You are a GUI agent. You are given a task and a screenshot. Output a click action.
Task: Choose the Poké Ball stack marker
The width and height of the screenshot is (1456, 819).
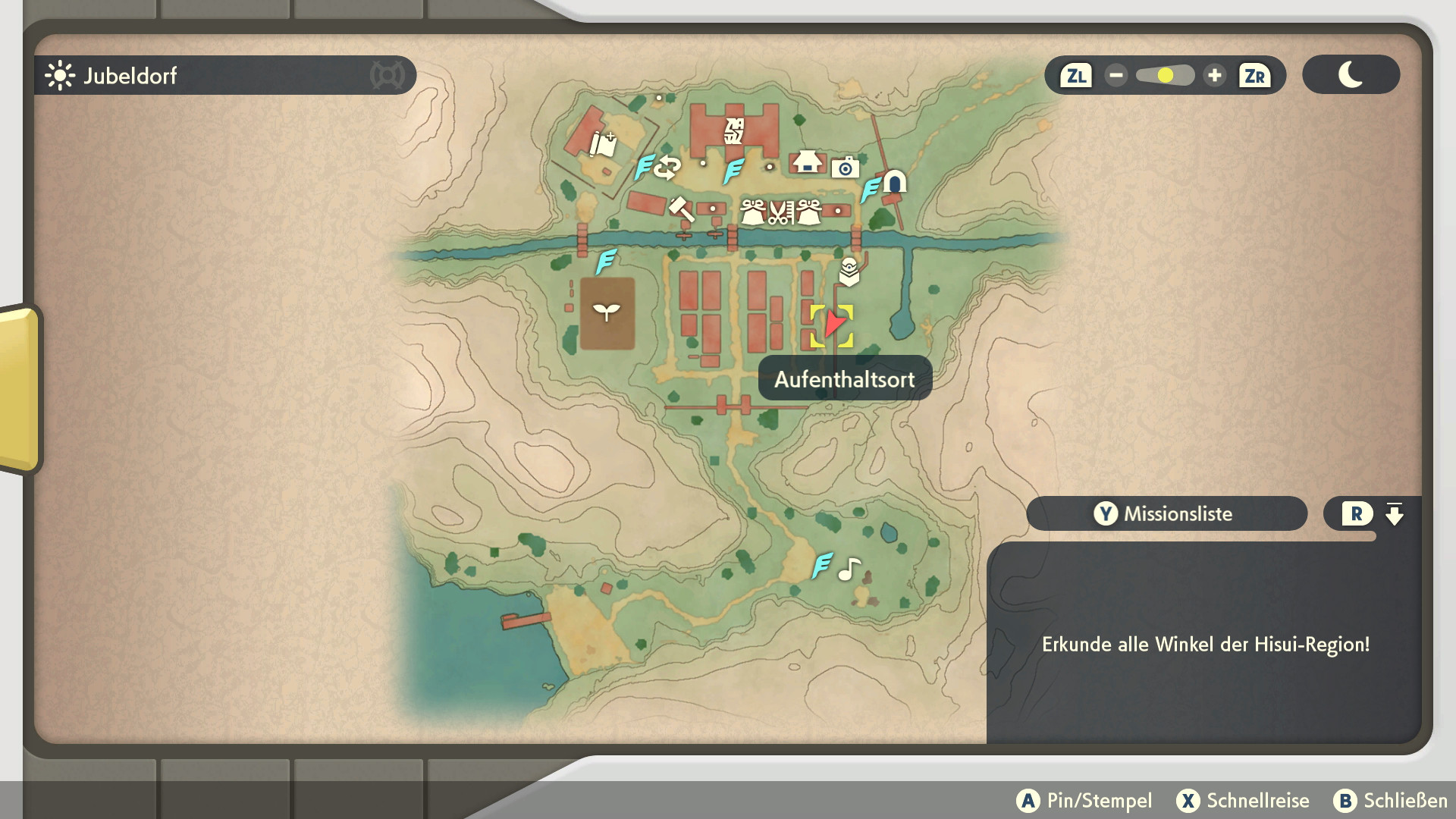point(849,271)
